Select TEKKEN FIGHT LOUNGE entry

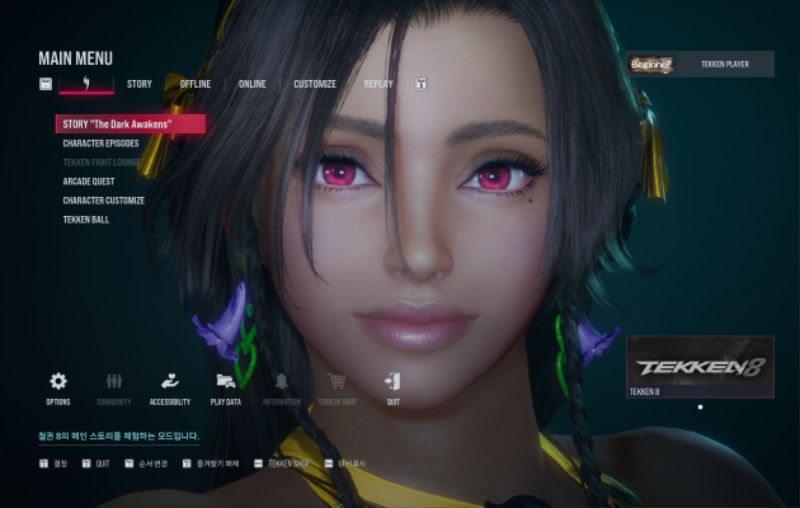pos(101,162)
